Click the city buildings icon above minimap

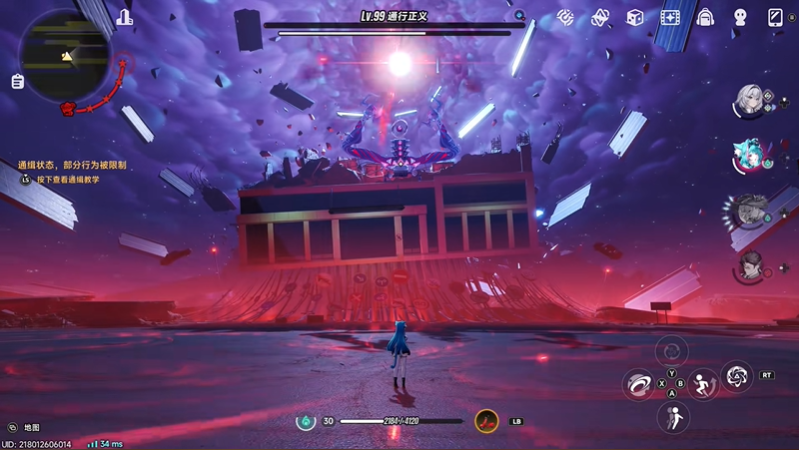pos(124,17)
